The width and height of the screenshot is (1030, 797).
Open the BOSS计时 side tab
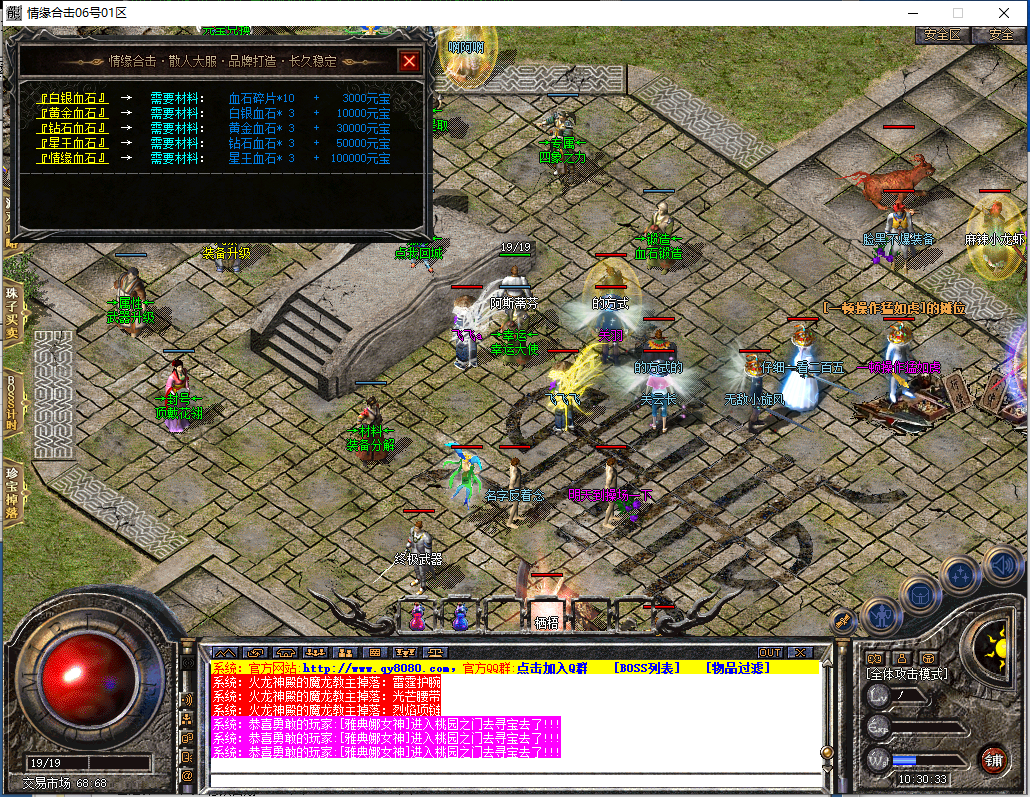click(12, 400)
